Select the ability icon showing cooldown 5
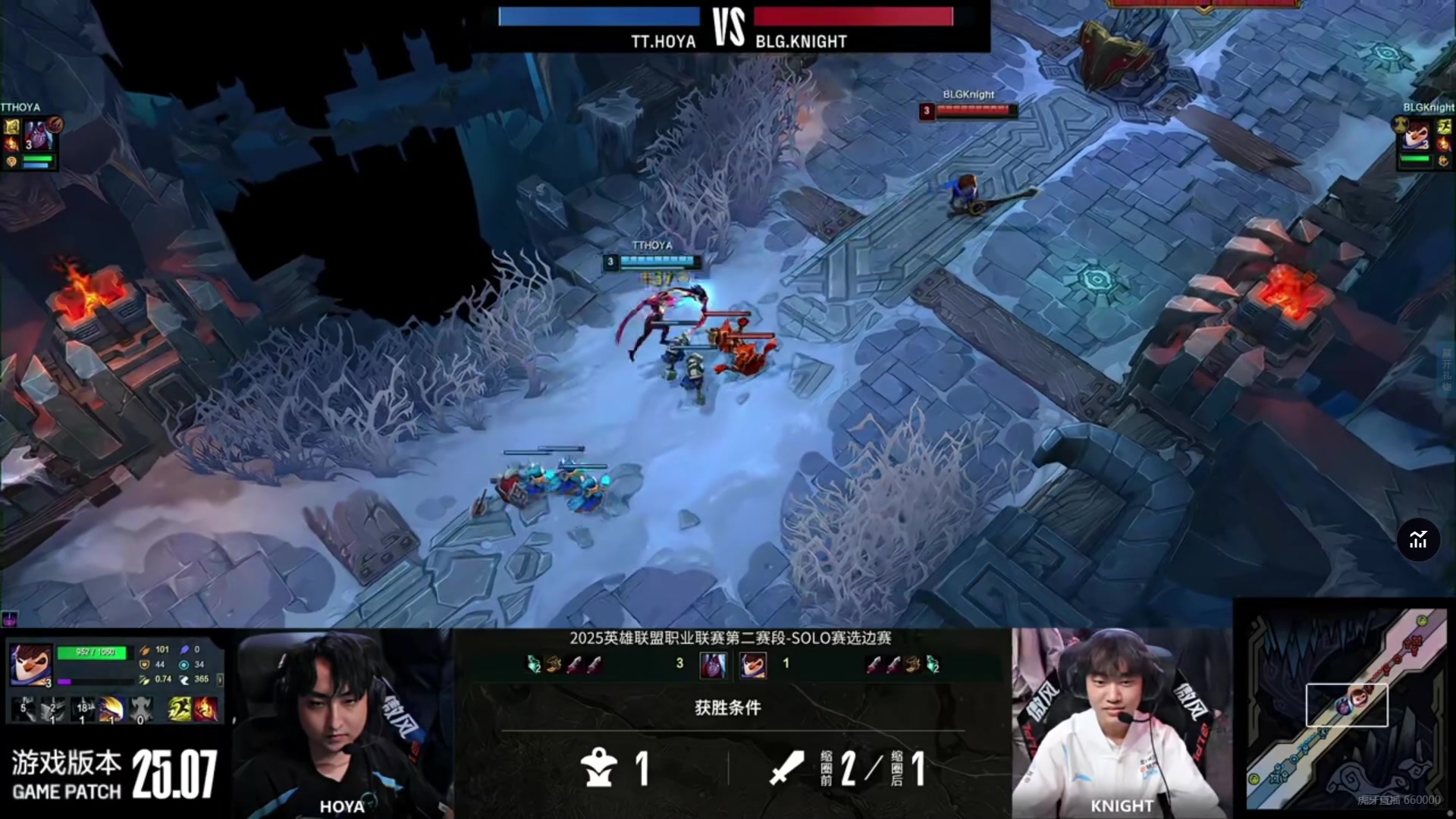The width and height of the screenshot is (1456, 819). point(24,709)
